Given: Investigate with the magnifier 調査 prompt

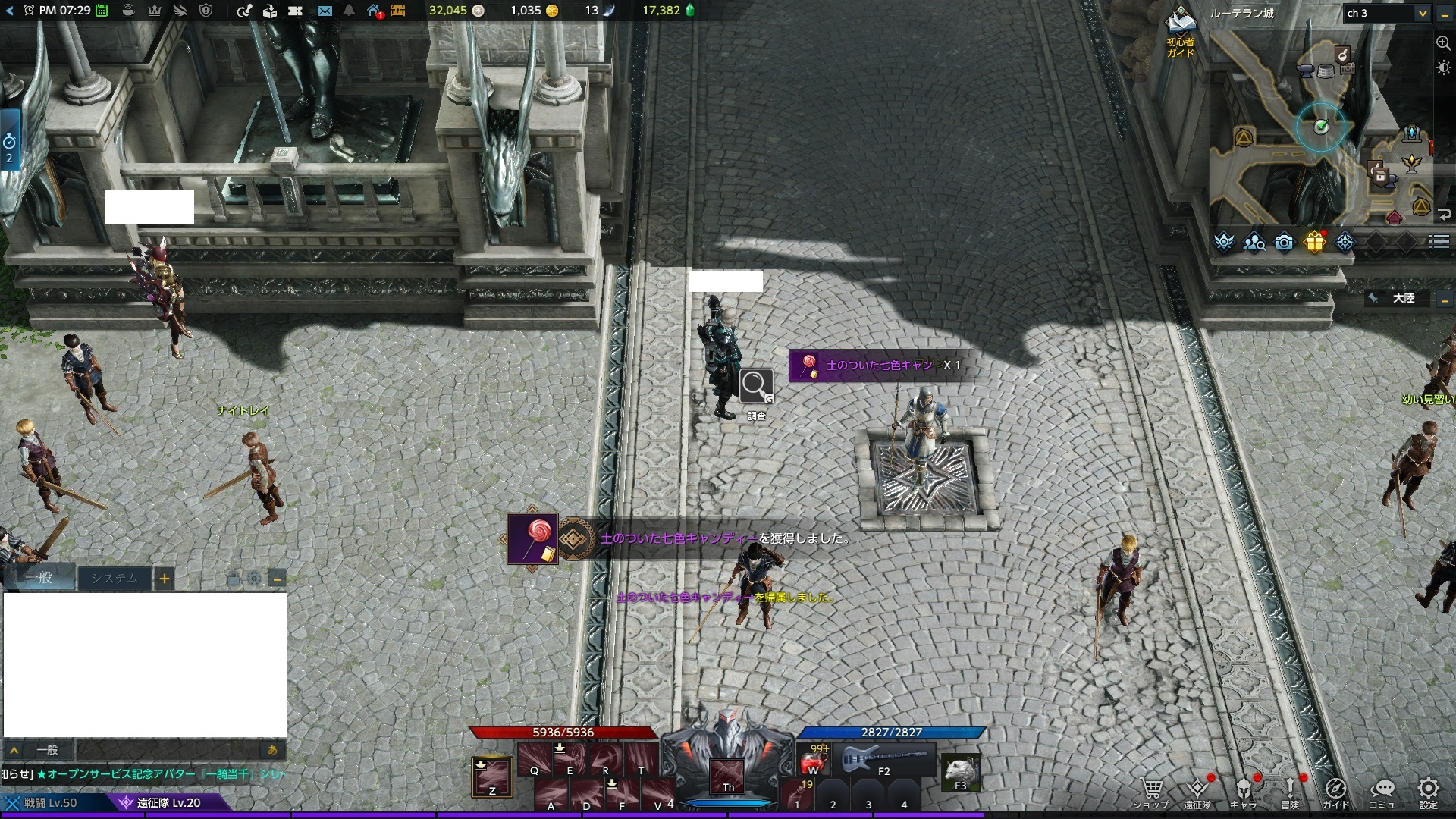Looking at the screenshot, I should tap(756, 387).
